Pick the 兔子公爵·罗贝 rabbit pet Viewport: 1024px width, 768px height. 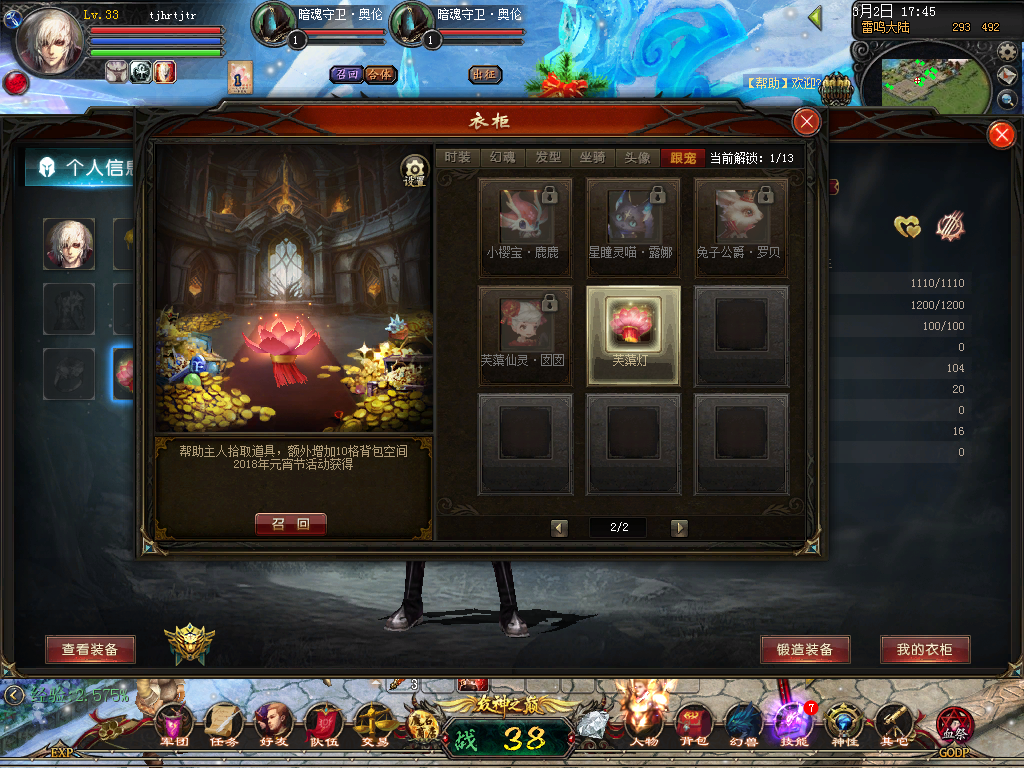point(741,221)
